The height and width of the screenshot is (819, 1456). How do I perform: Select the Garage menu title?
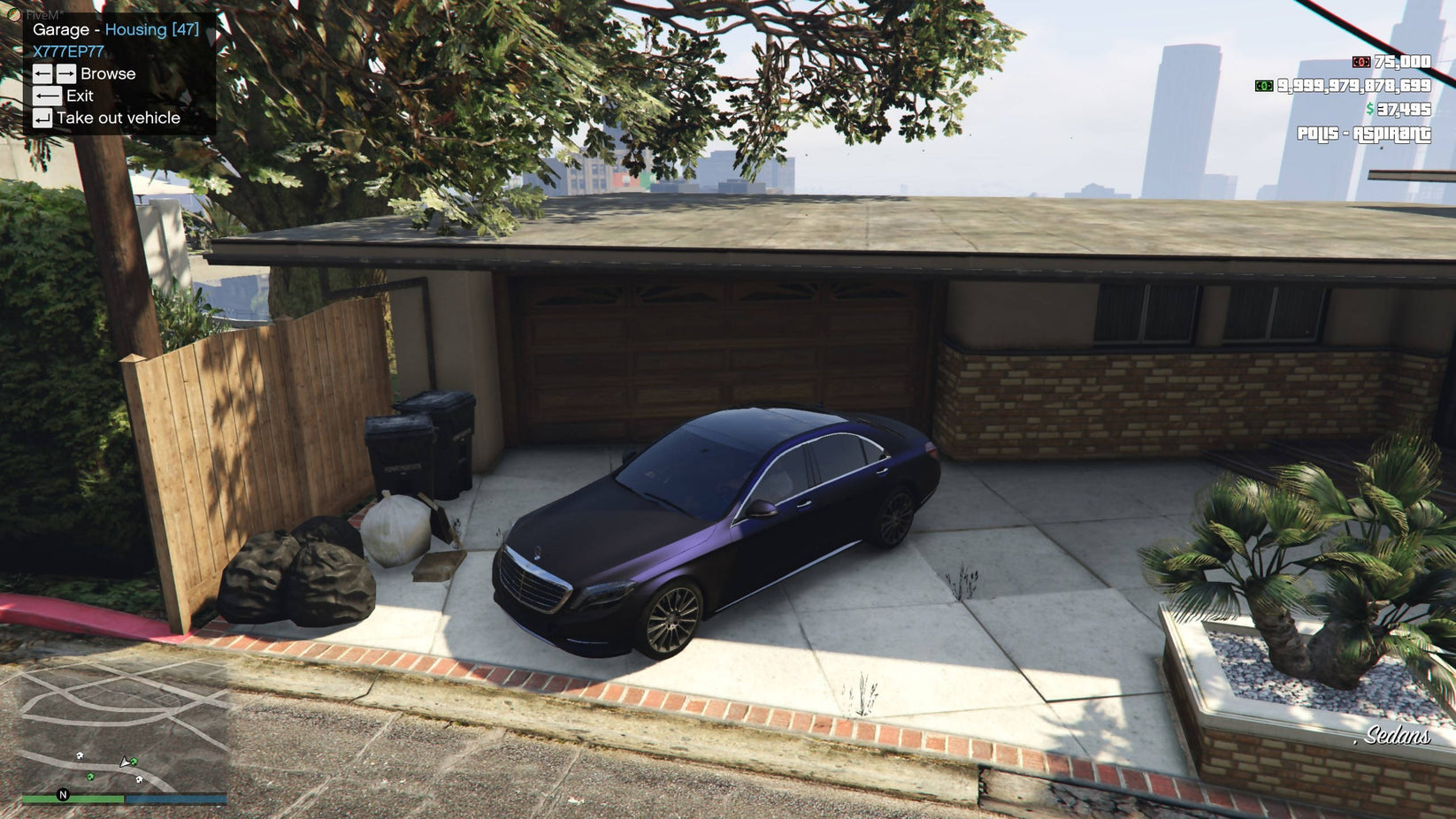[x=61, y=29]
